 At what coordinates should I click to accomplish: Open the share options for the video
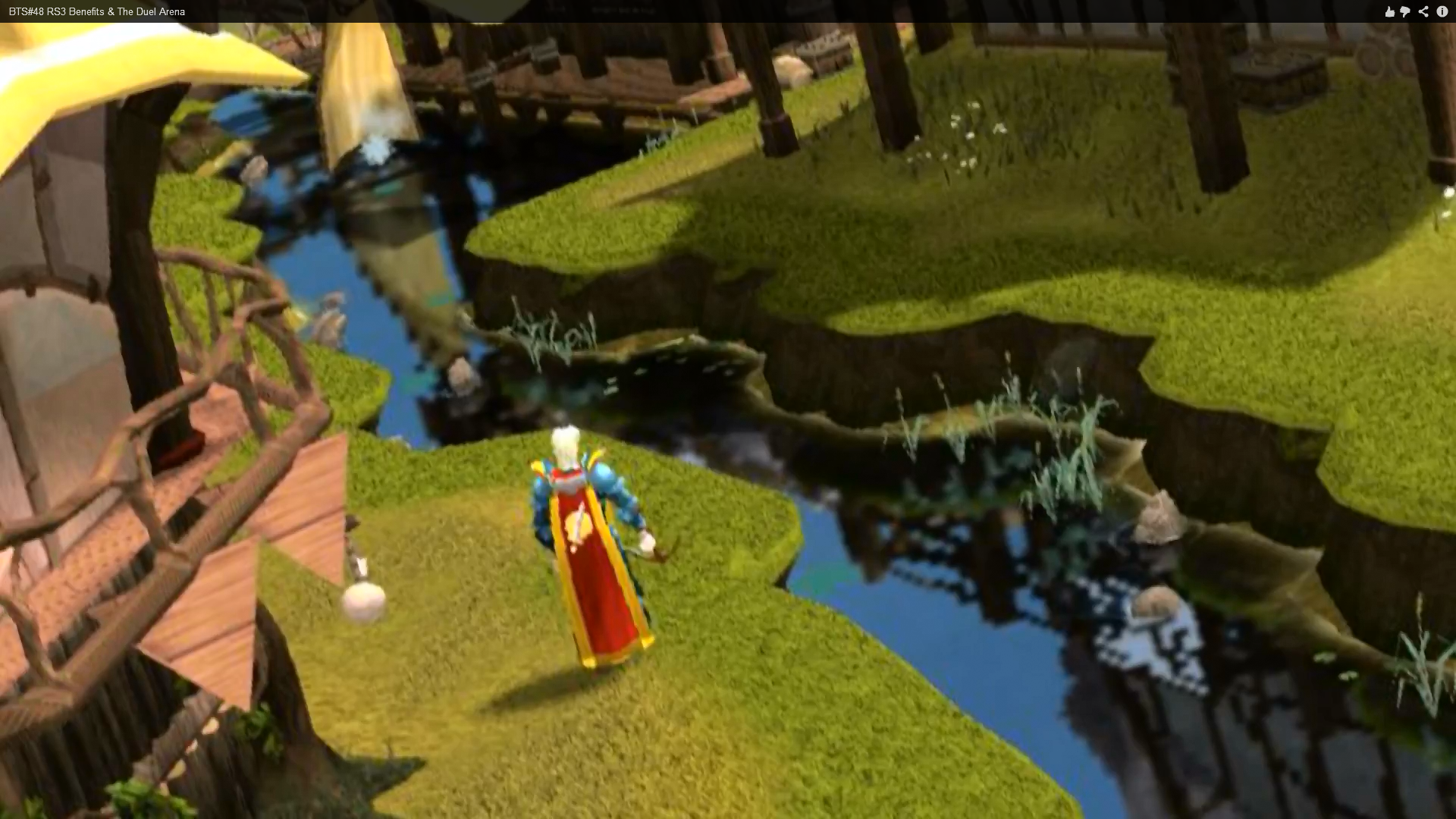tap(1423, 11)
